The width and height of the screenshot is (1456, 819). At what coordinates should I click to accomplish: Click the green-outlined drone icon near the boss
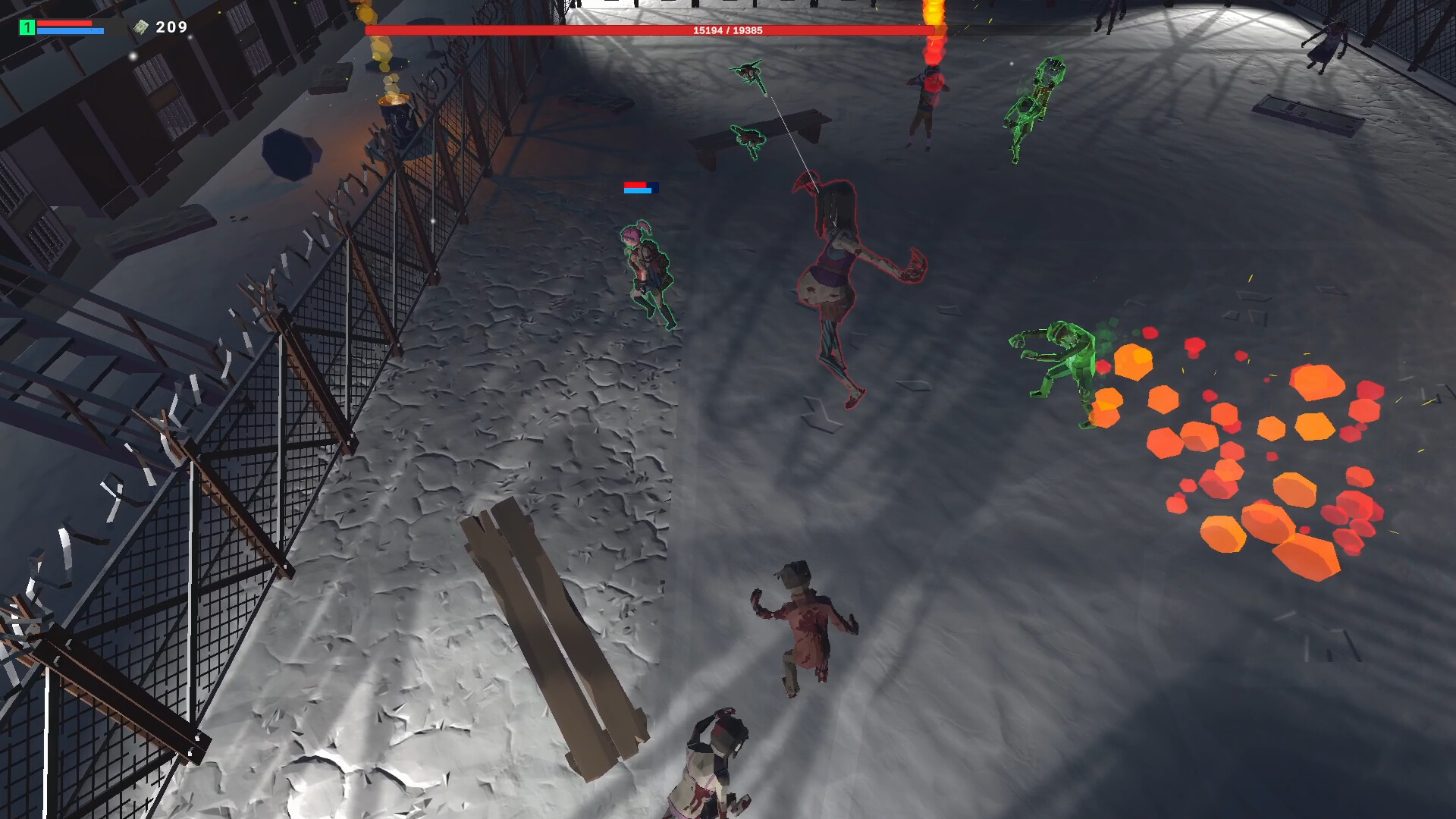(x=748, y=72)
